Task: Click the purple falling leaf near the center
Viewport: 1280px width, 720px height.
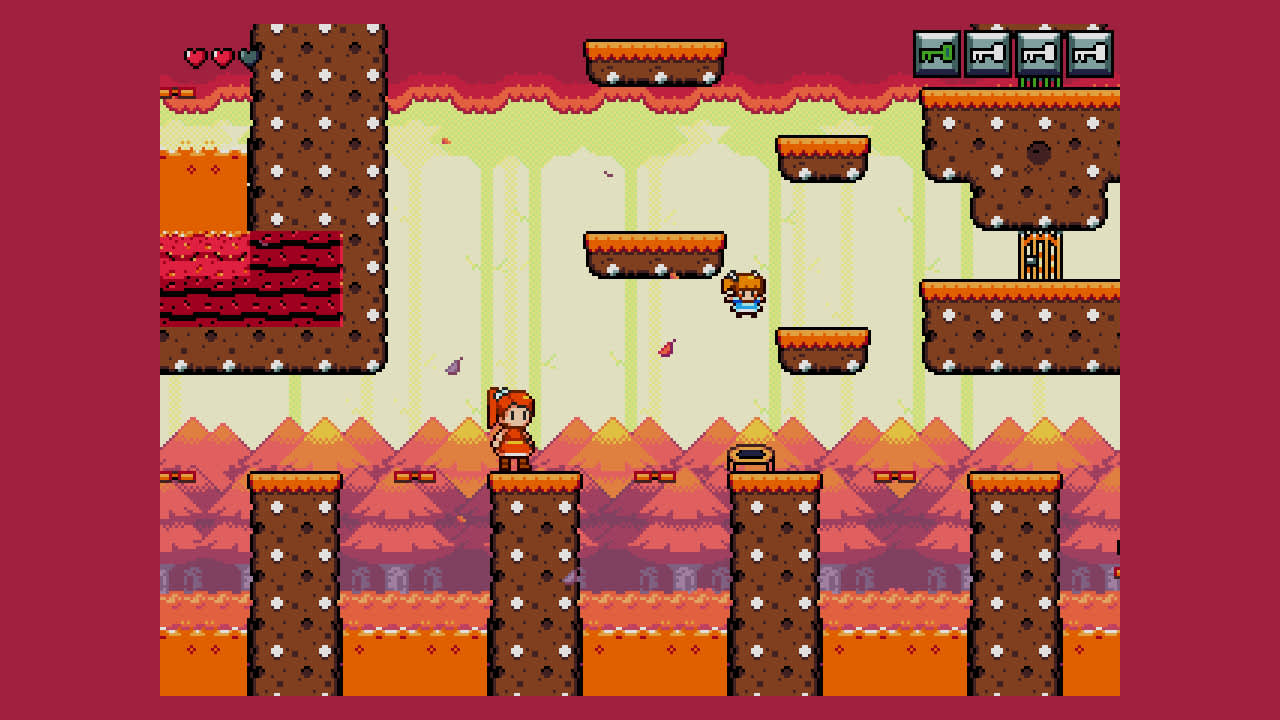Action: click(452, 365)
